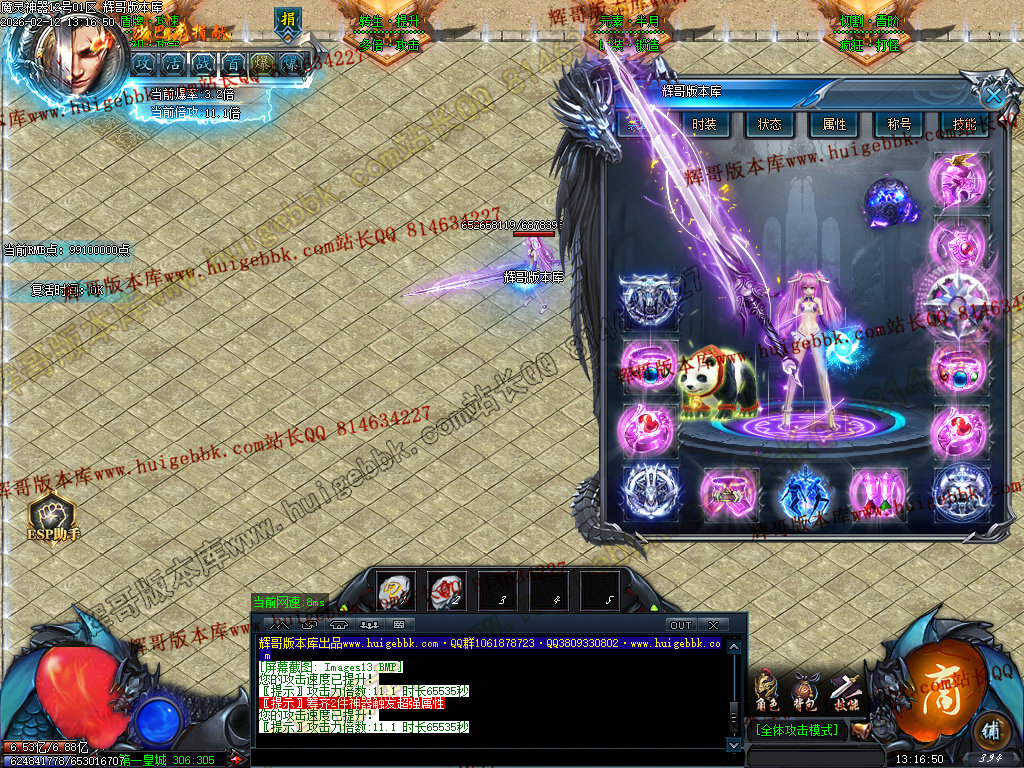1024x768 pixels.
Task: Click the OUT button on chat window
Action: click(x=680, y=625)
